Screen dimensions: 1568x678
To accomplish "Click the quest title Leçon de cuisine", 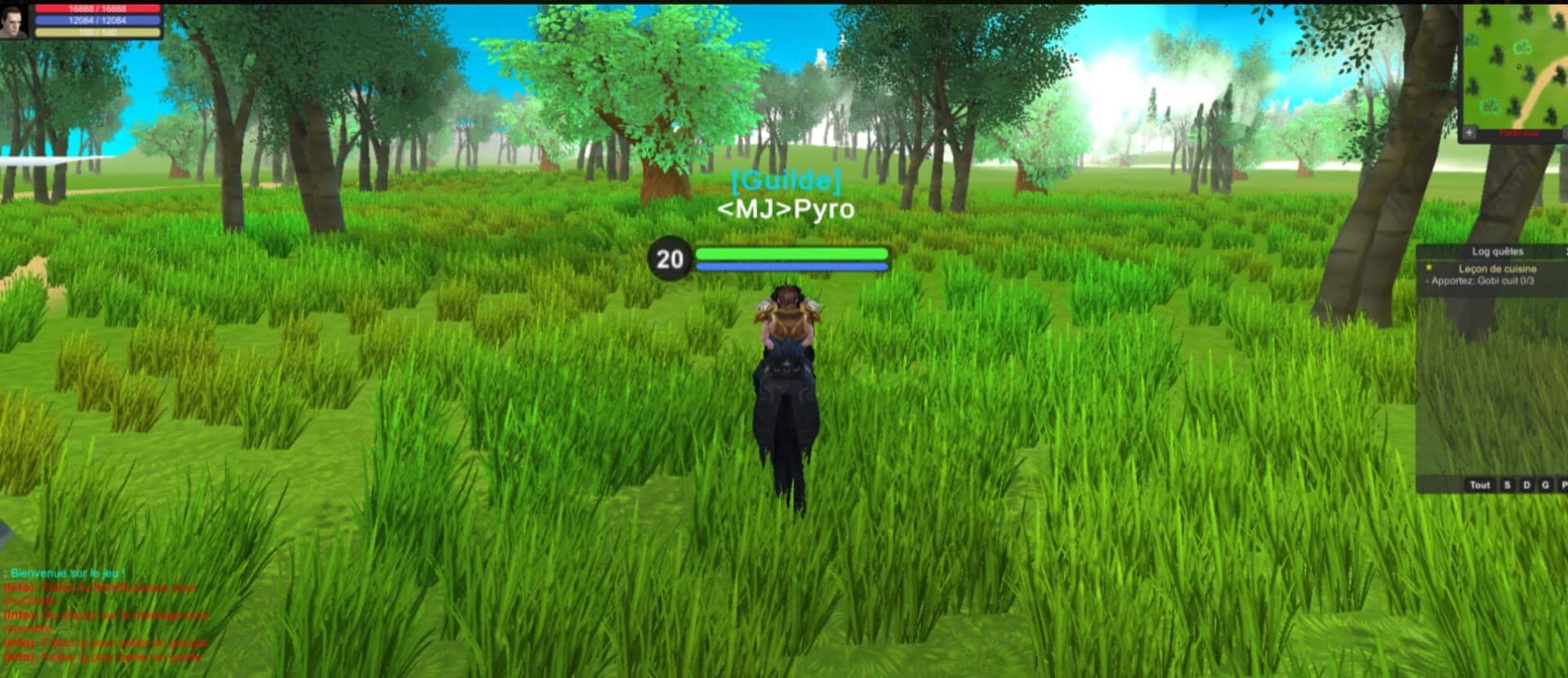I will pyautogui.click(x=1499, y=269).
